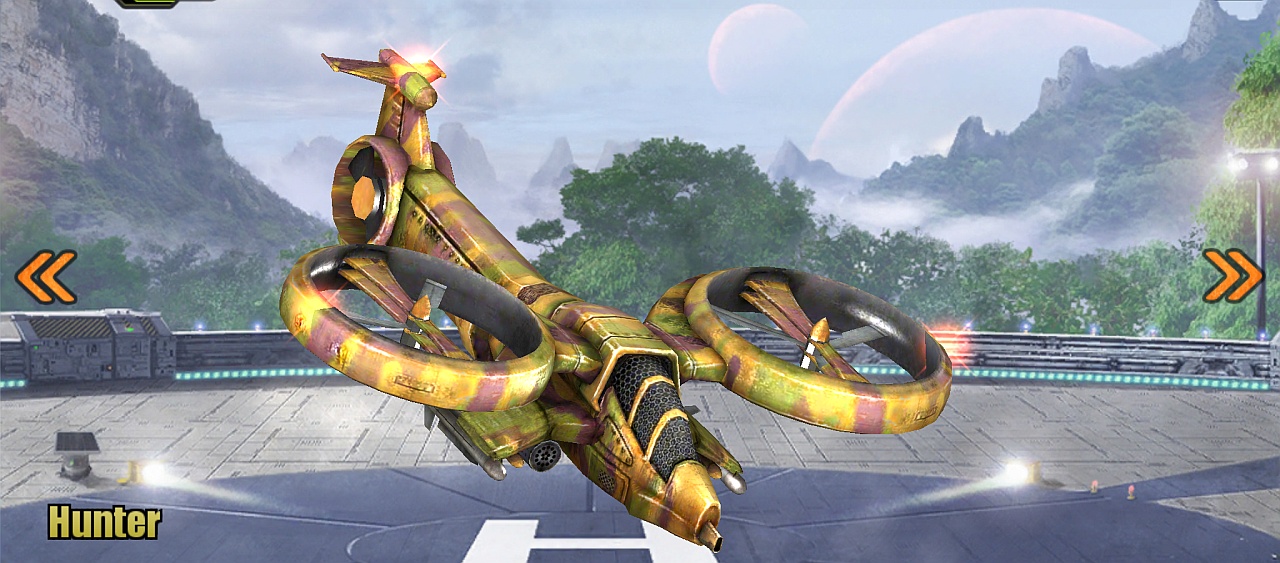This screenshot has height=563, width=1280.
Task: Go to the previous helicopter with left arrows
Action: [46, 277]
